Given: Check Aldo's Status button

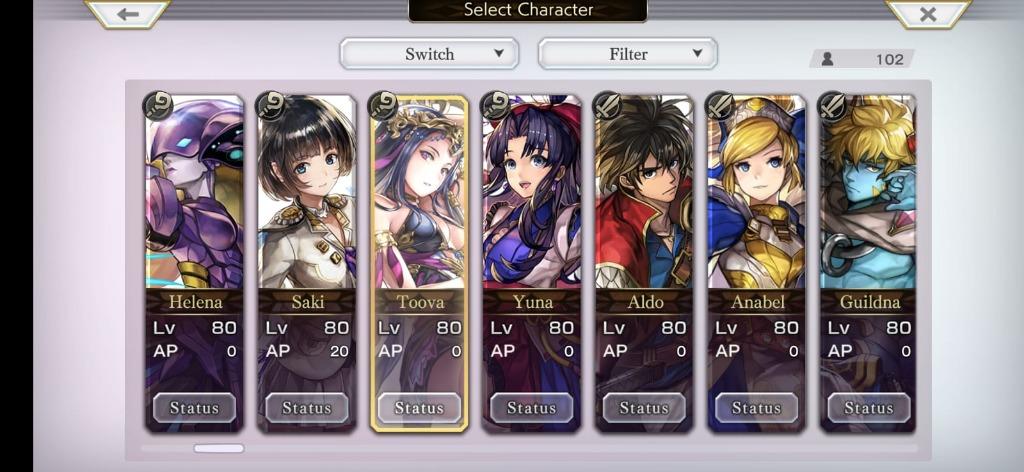Looking at the screenshot, I should coord(644,408).
